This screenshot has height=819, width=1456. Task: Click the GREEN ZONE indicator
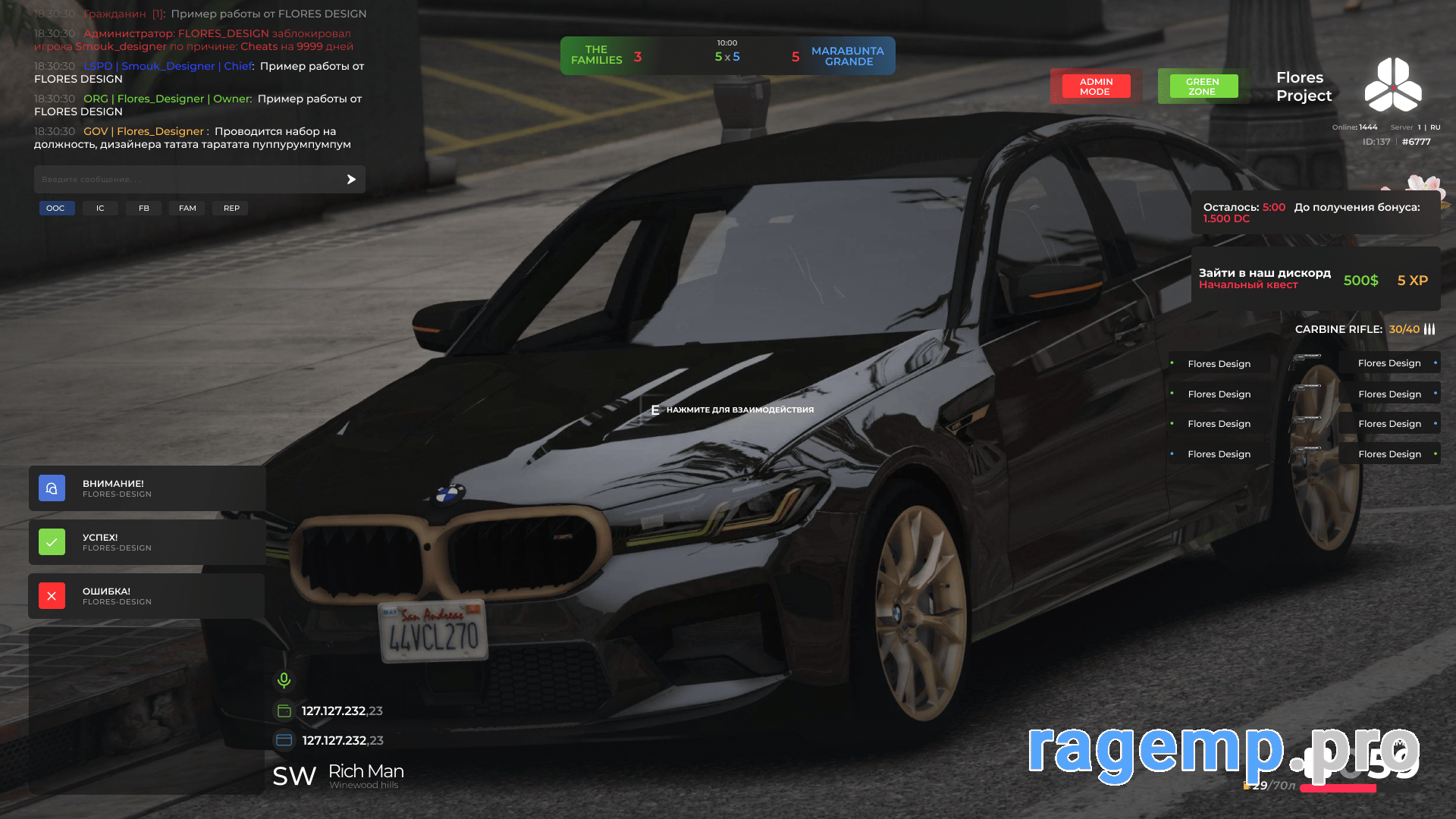[x=1202, y=86]
